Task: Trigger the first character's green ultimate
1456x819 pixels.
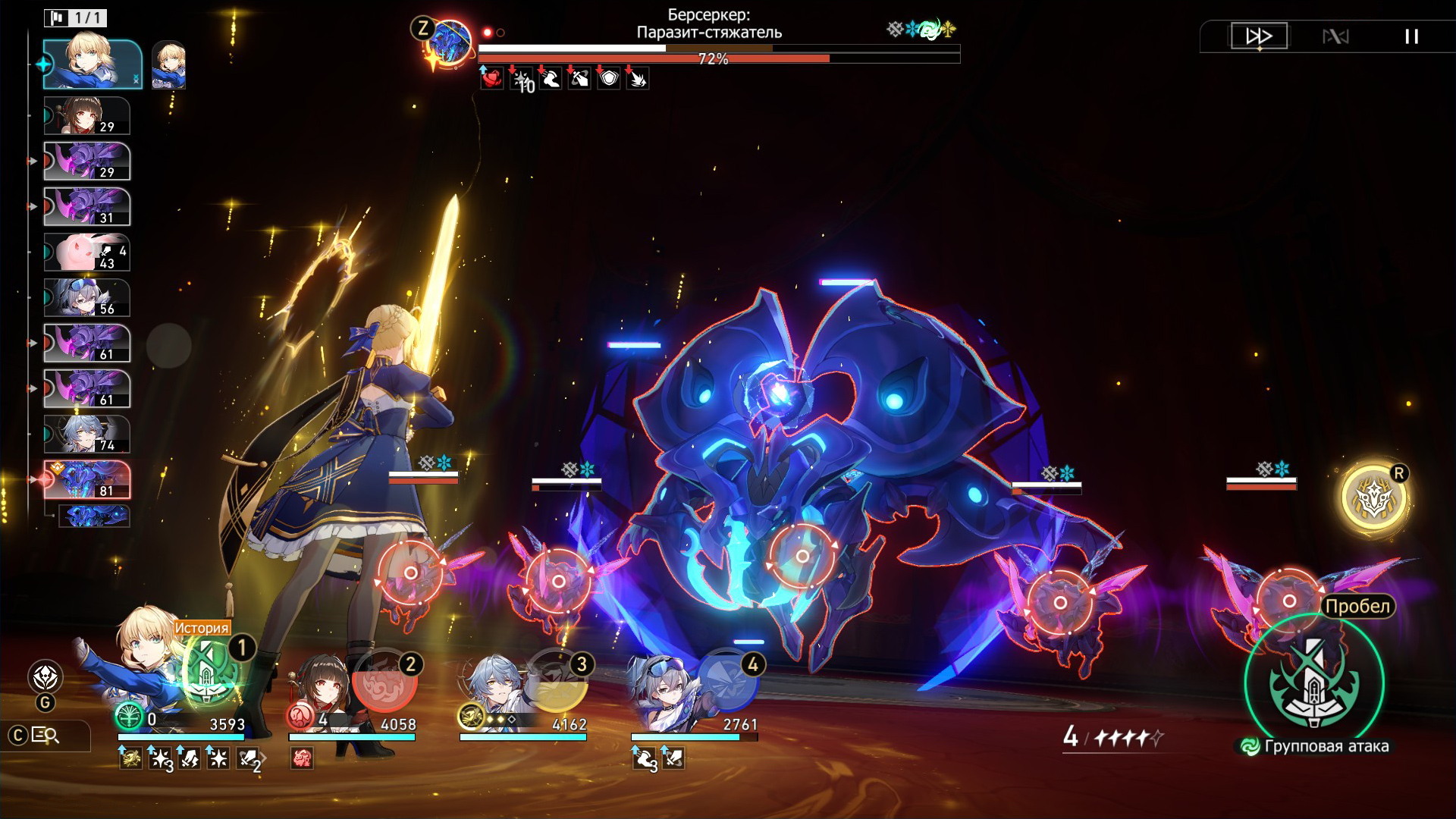Action: [207, 671]
